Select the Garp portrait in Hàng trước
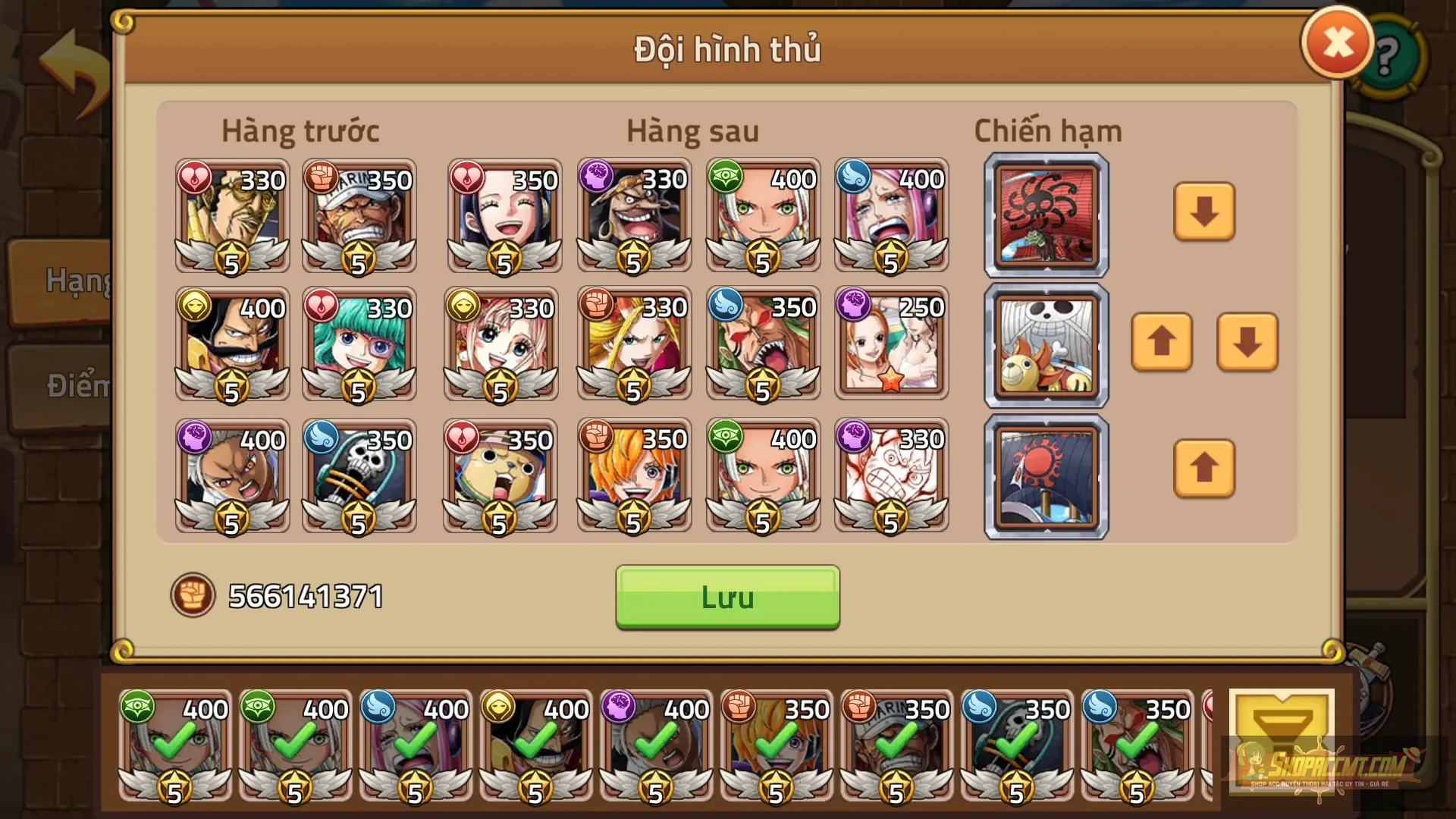 coord(359,216)
